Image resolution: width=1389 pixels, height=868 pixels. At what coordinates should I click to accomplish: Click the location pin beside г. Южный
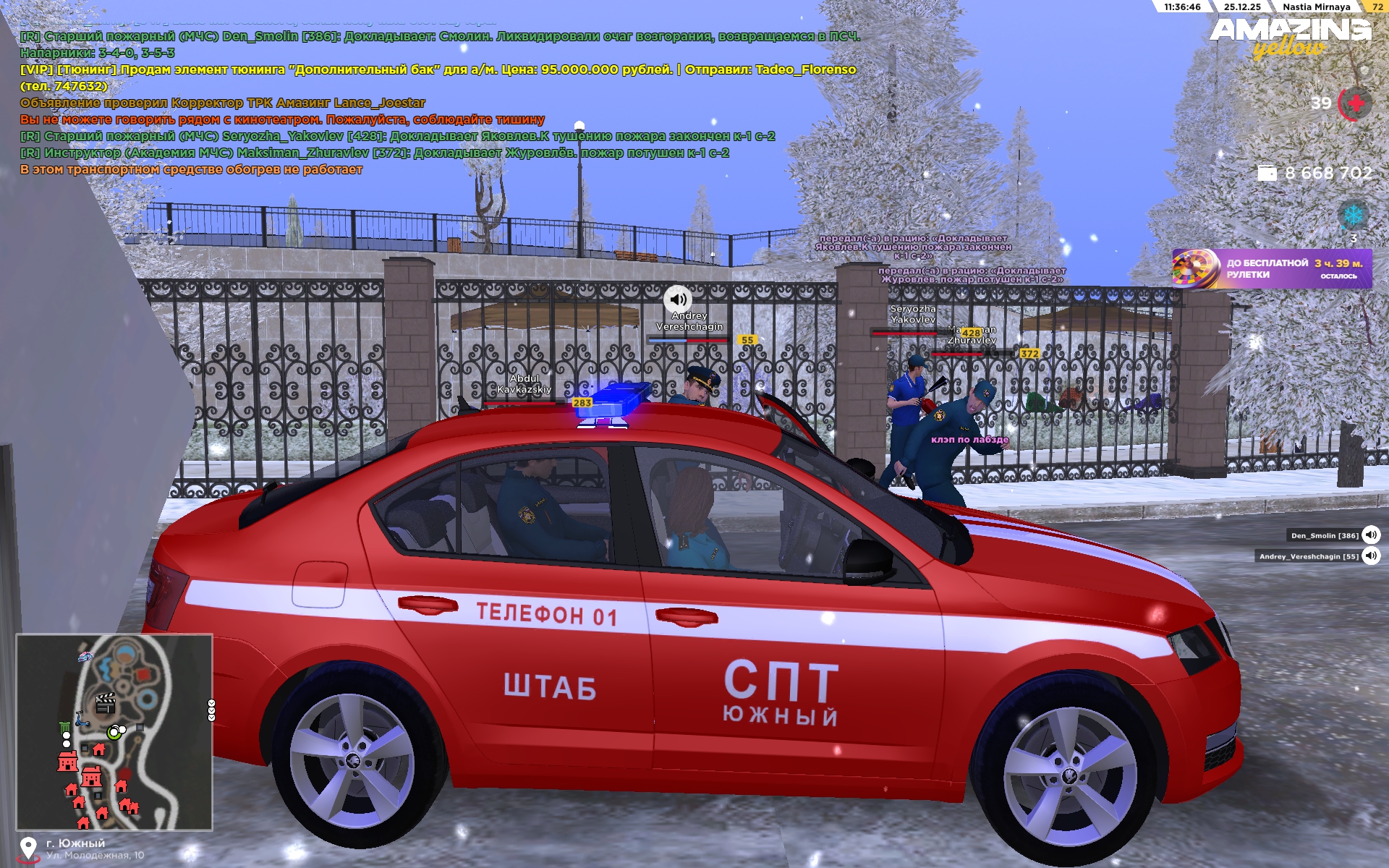click(28, 848)
